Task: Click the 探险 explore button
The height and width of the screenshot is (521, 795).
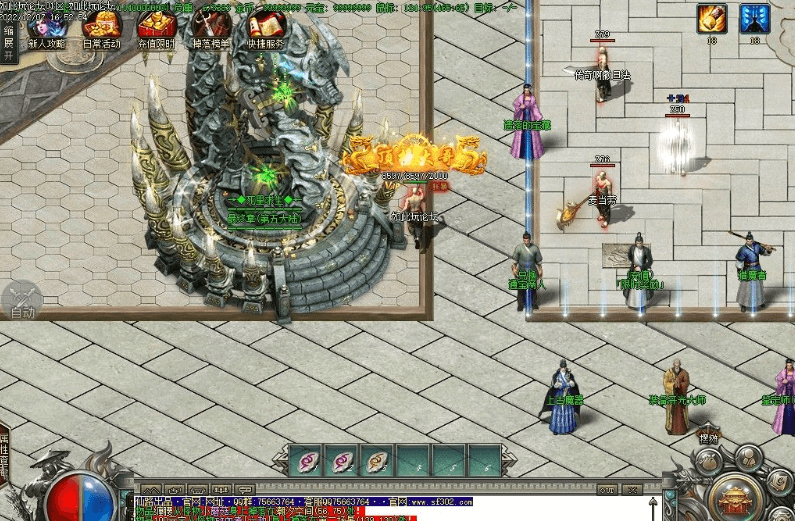Action: (x=709, y=438)
